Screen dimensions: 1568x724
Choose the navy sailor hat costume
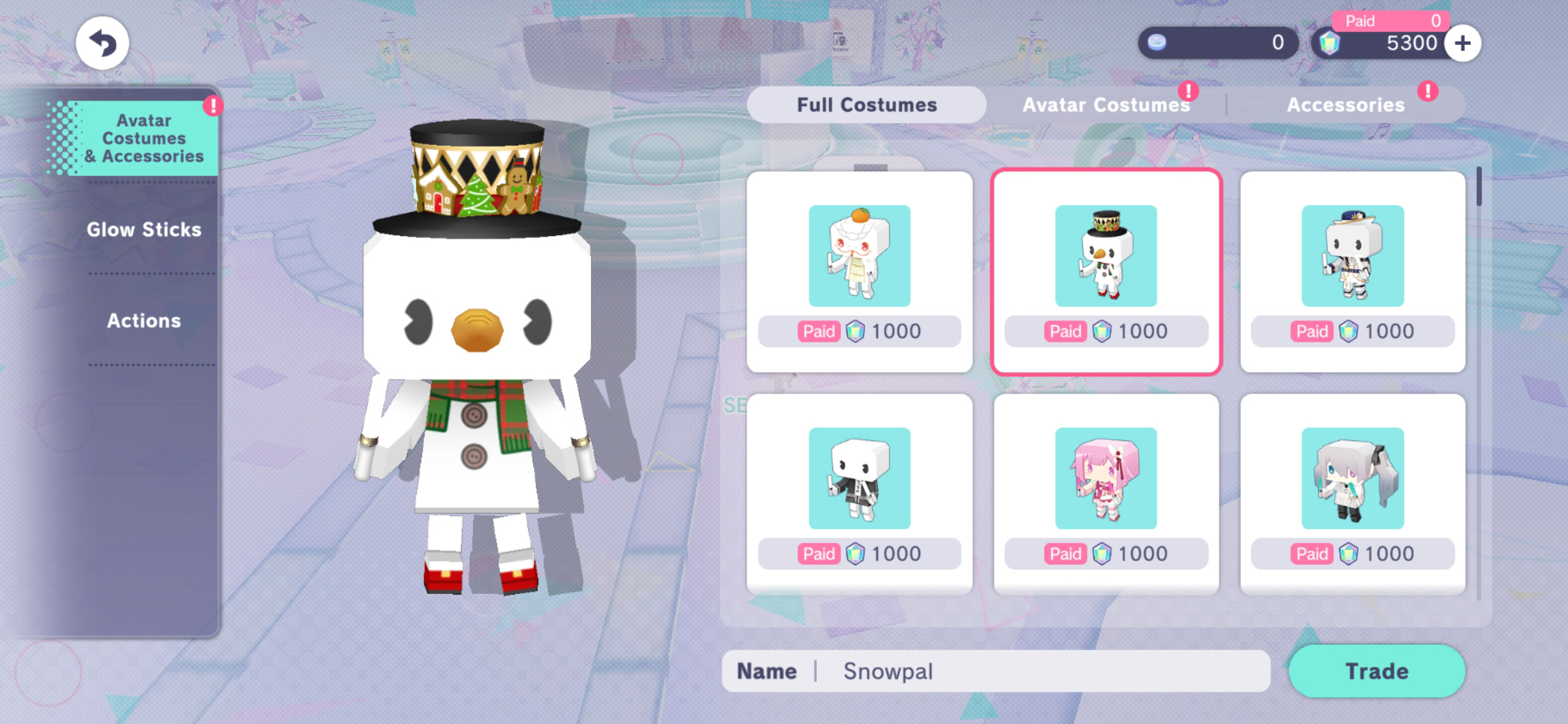tap(1352, 271)
